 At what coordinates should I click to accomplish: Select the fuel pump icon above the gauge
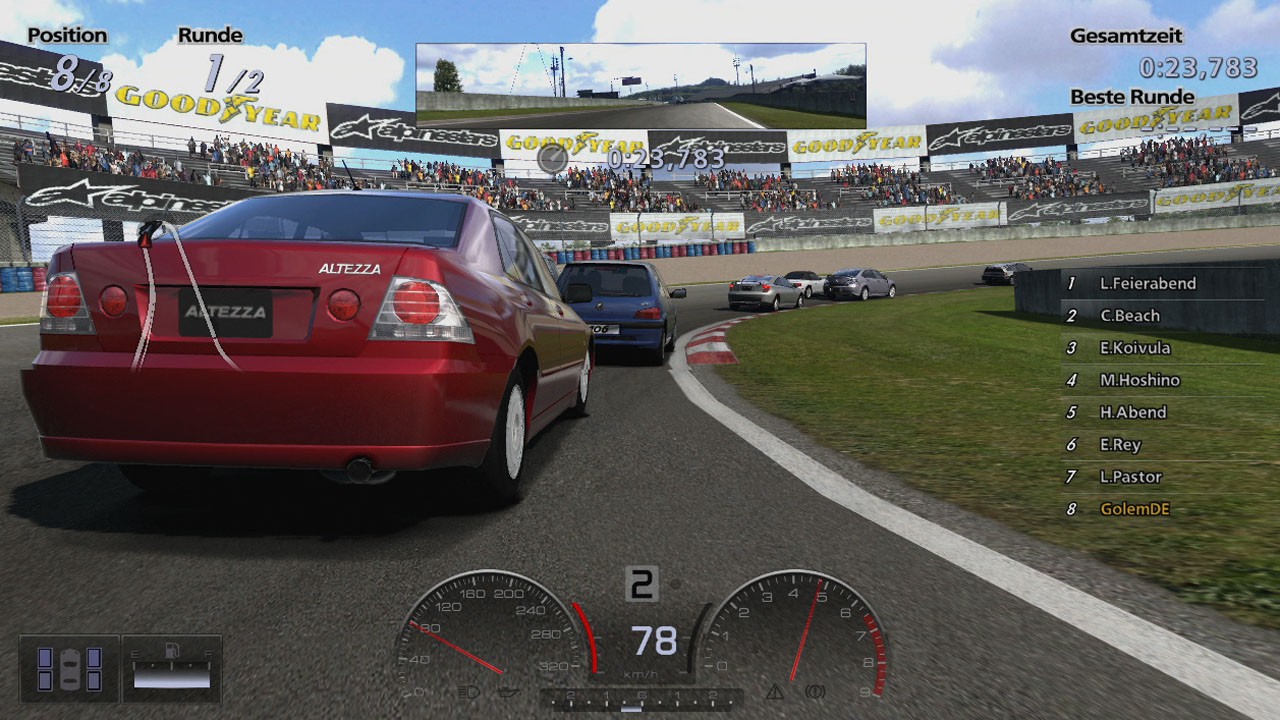point(172,650)
